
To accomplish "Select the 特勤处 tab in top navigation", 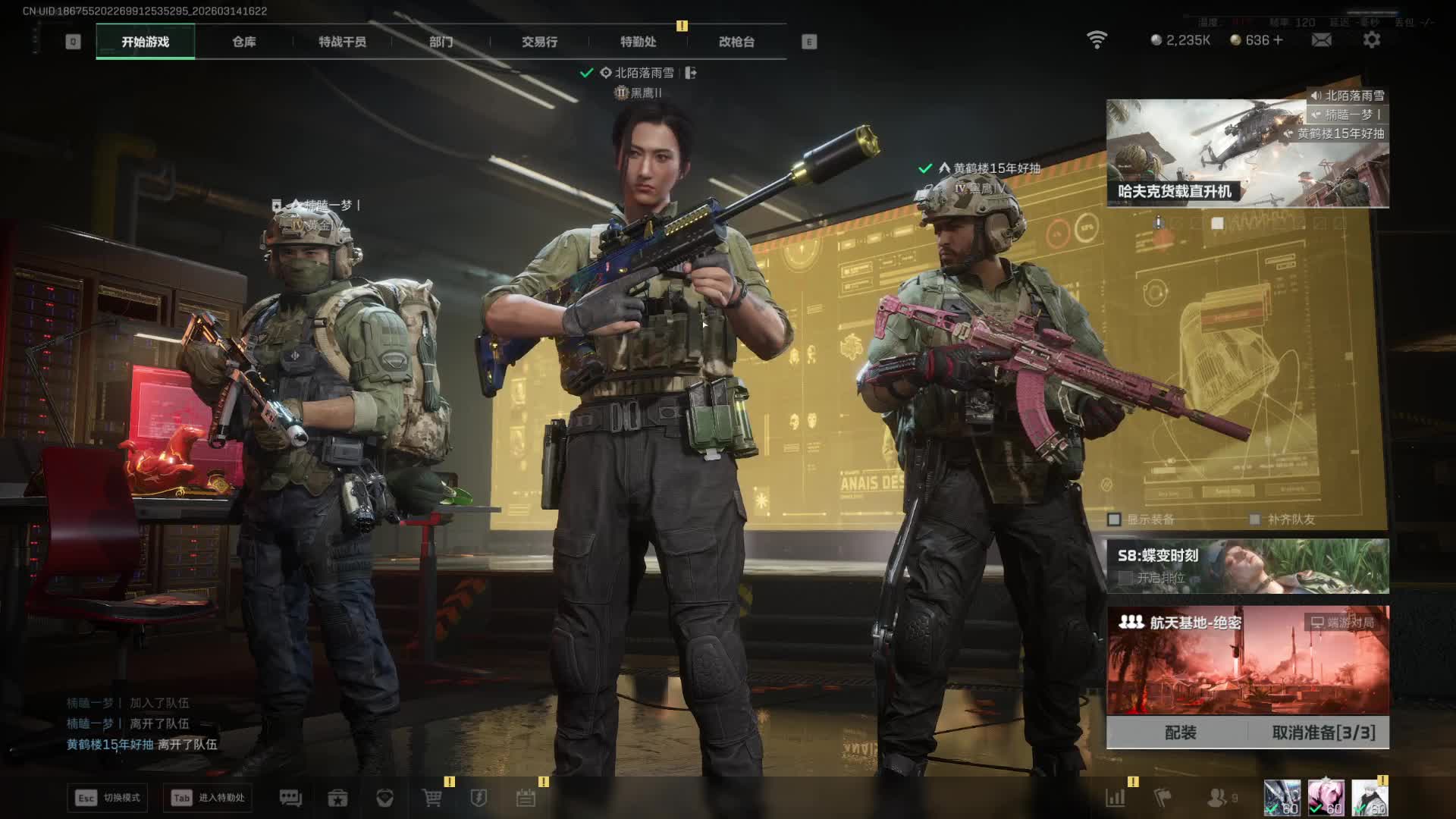I will [x=638, y=42].
